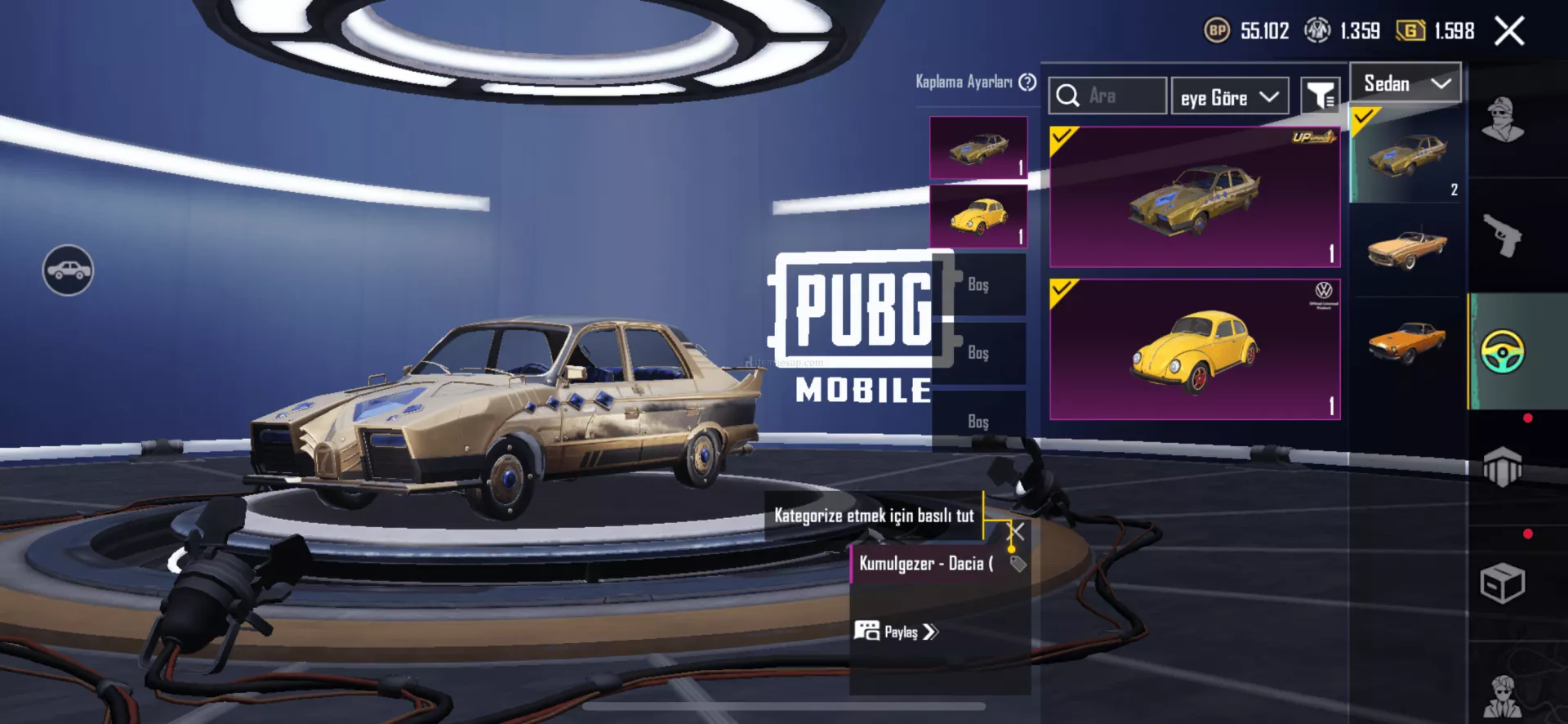Tap the Paylaş share button
Viewport: 1568px width, 724px height.
pos(897,632)
